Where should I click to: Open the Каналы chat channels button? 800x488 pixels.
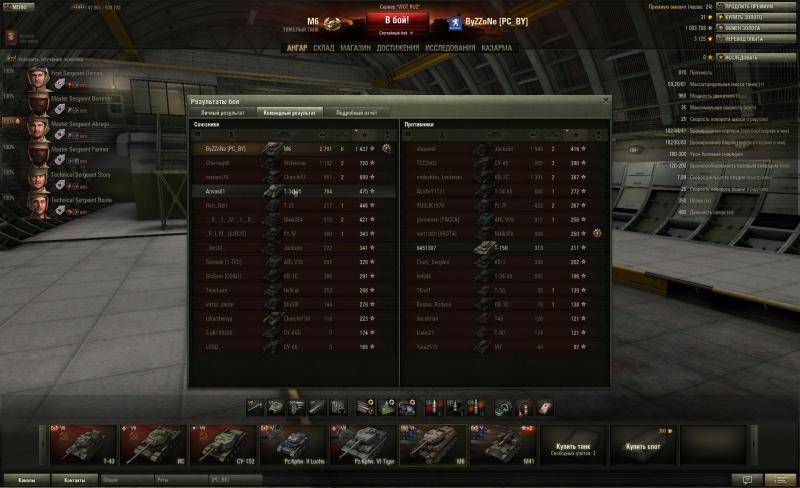tap(26, 480)
